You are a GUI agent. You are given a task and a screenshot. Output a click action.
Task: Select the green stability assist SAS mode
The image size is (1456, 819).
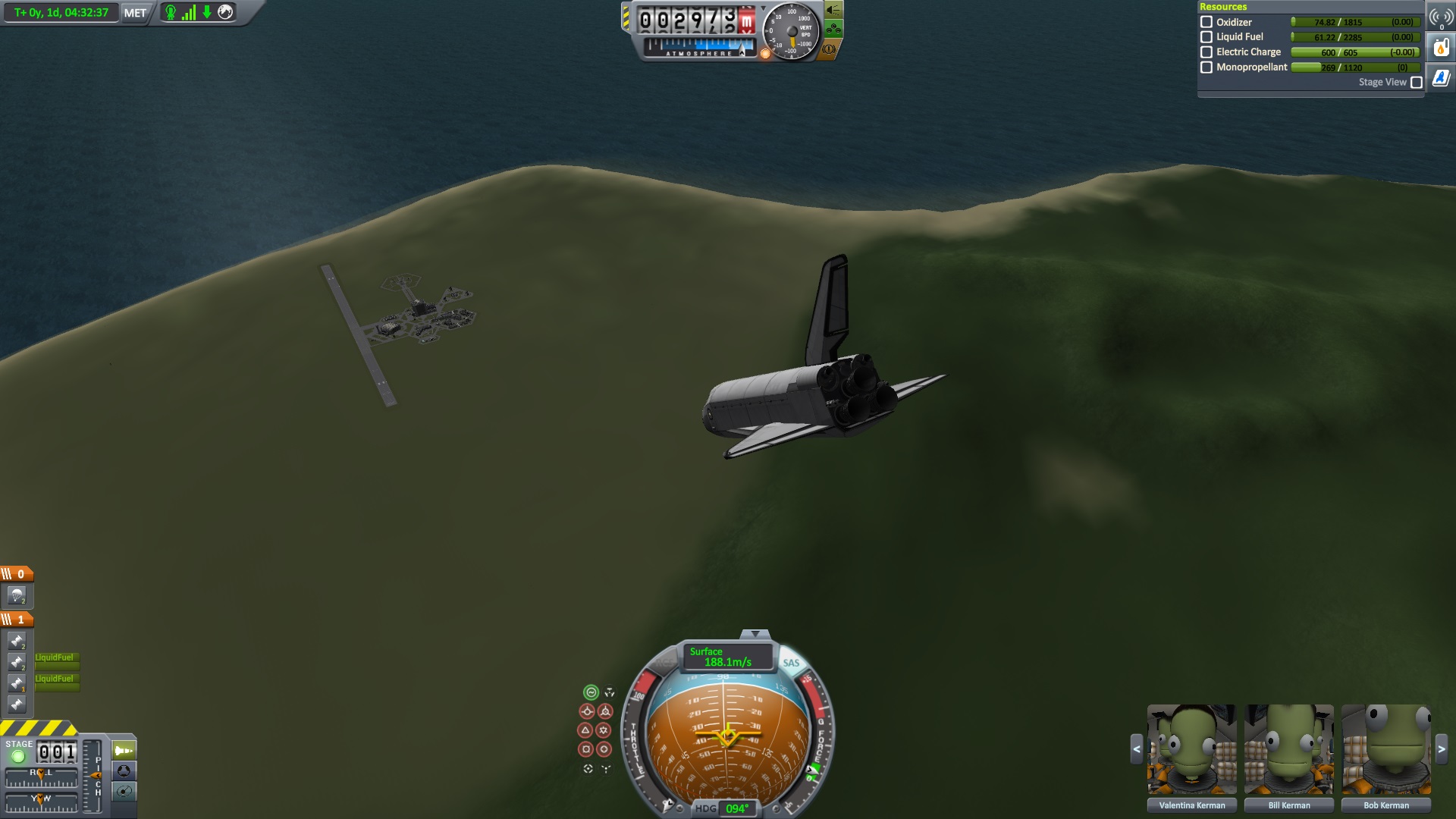pos(591,692)
